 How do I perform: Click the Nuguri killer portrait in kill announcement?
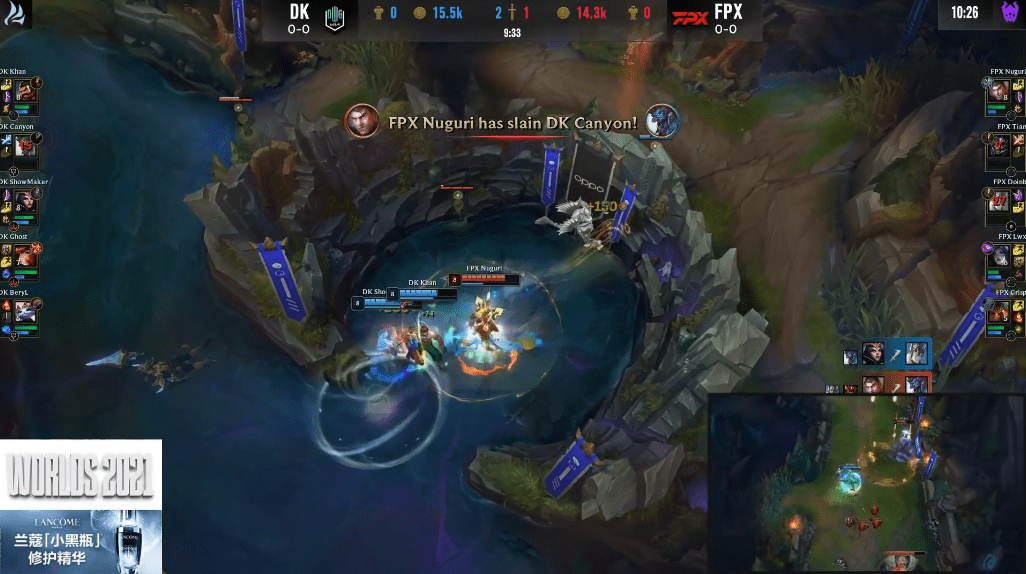(x=361, y=122)
